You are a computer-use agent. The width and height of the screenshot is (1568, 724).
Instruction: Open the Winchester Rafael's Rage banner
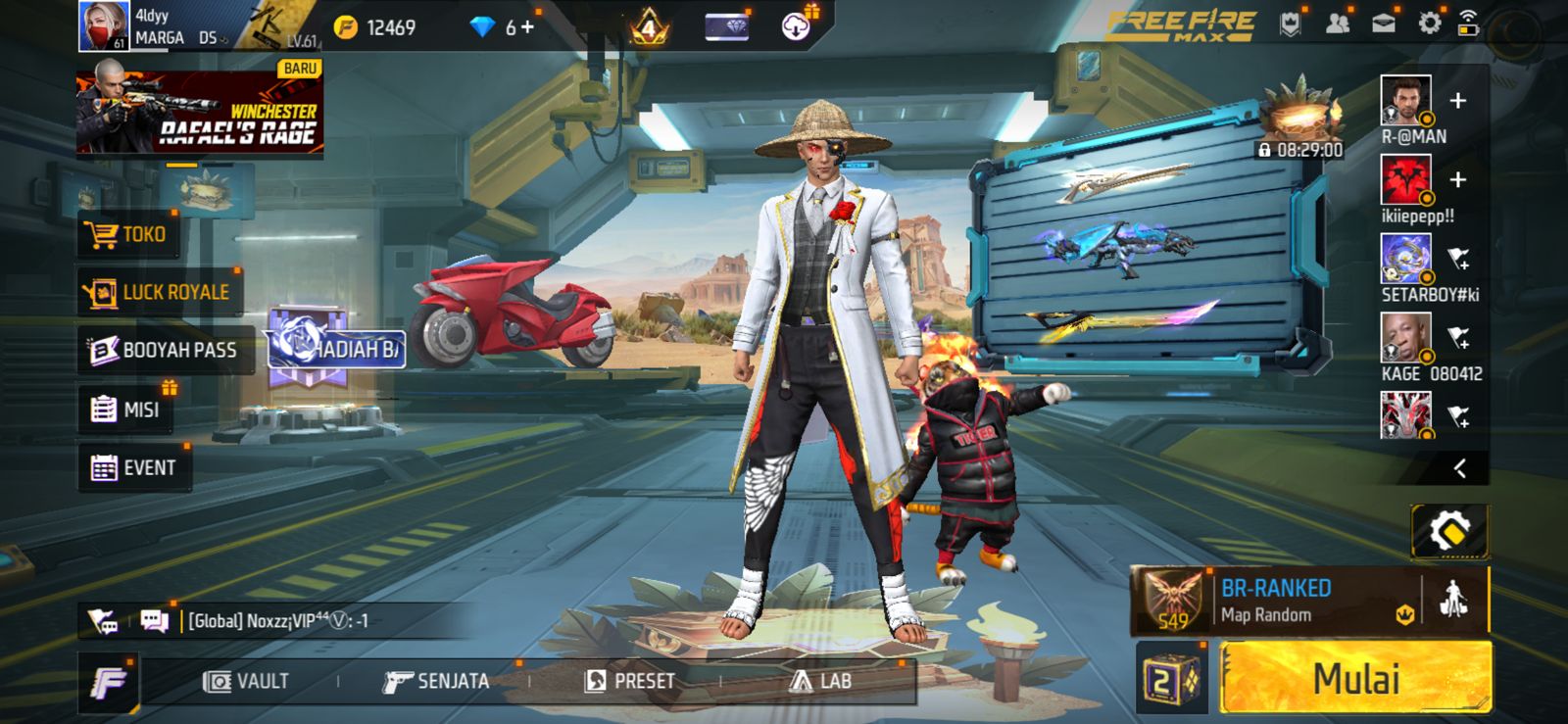[x=200, y=109]
